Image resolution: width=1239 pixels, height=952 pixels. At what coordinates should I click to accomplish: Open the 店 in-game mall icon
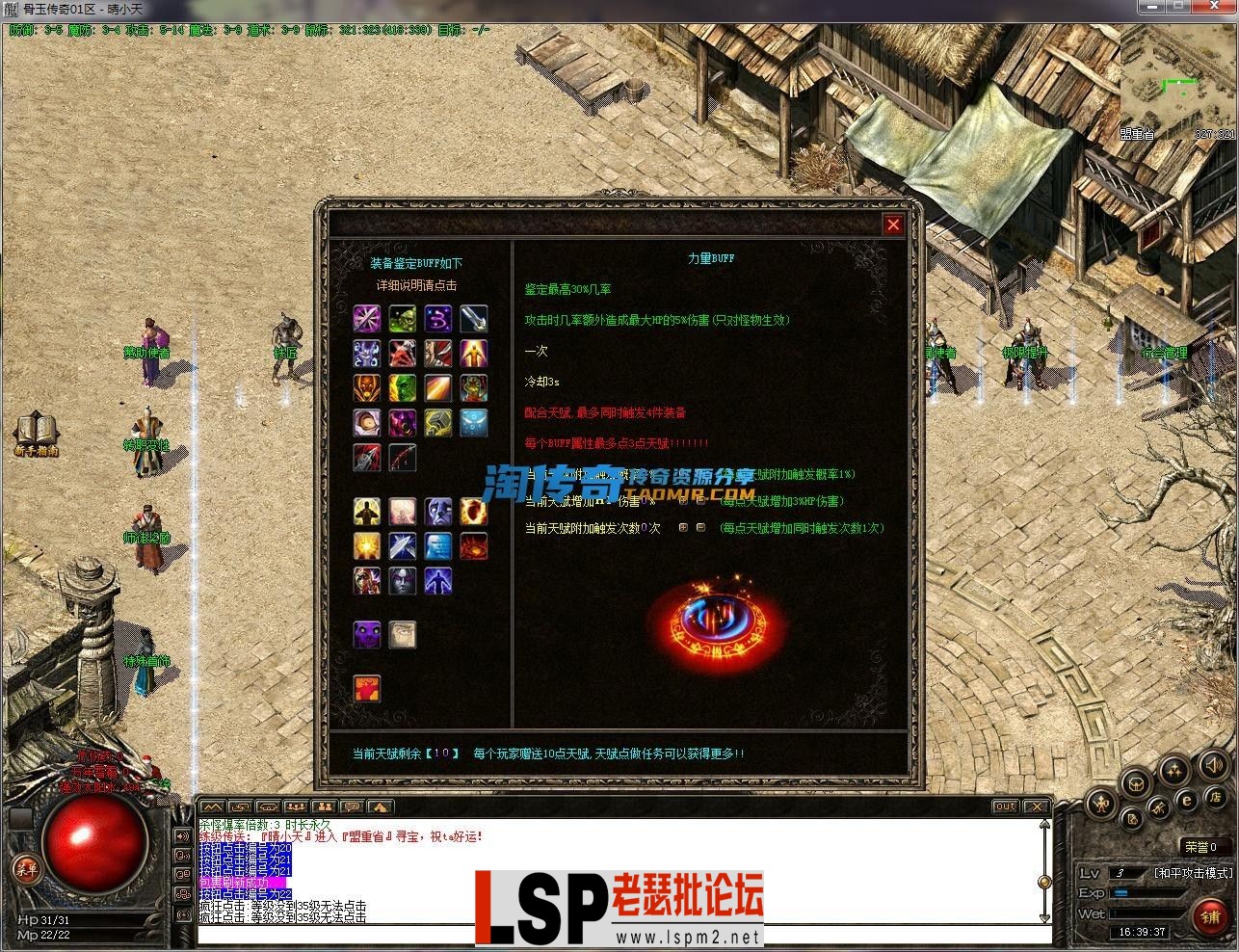tap(1217, 797)
